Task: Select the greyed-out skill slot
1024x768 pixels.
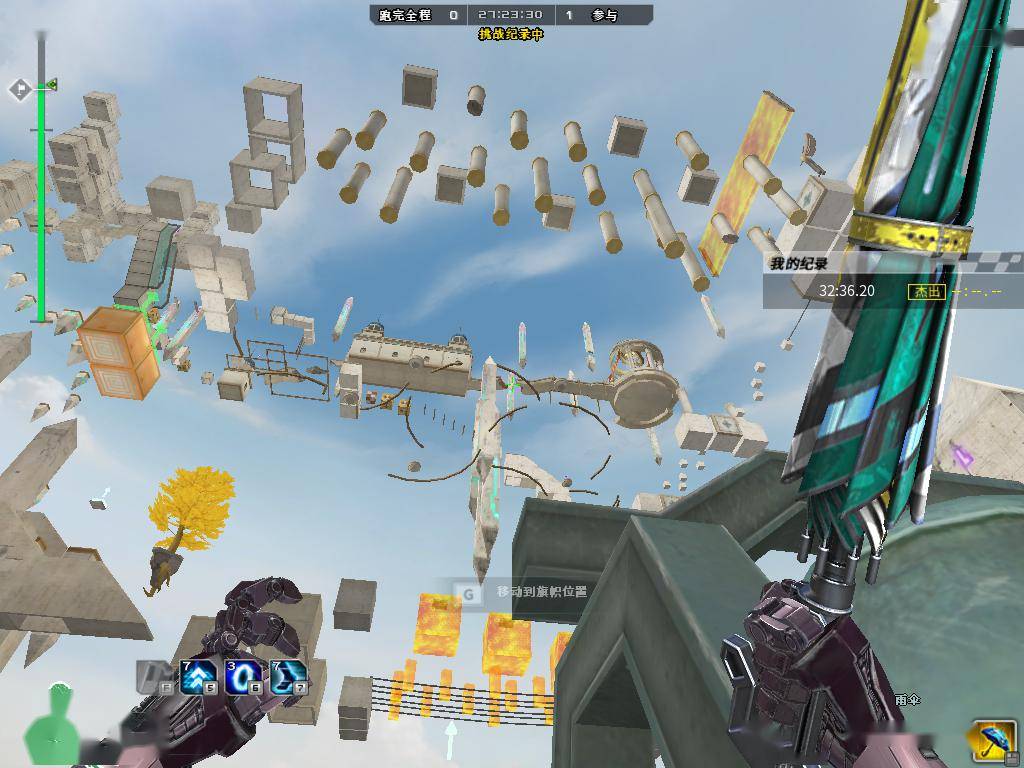Action: click(x=153, y=677)
